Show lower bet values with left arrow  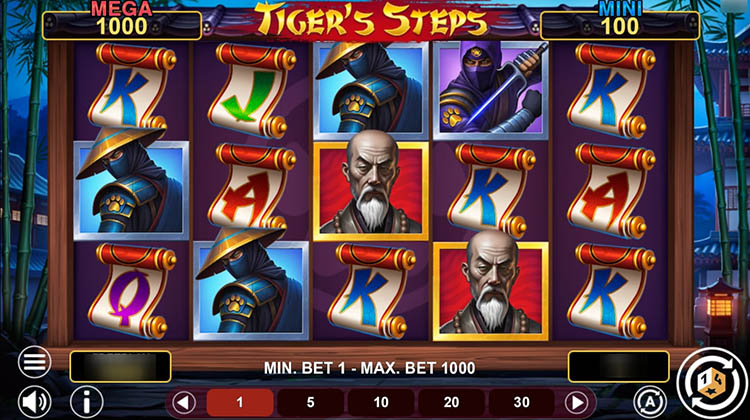coord(183,403)
